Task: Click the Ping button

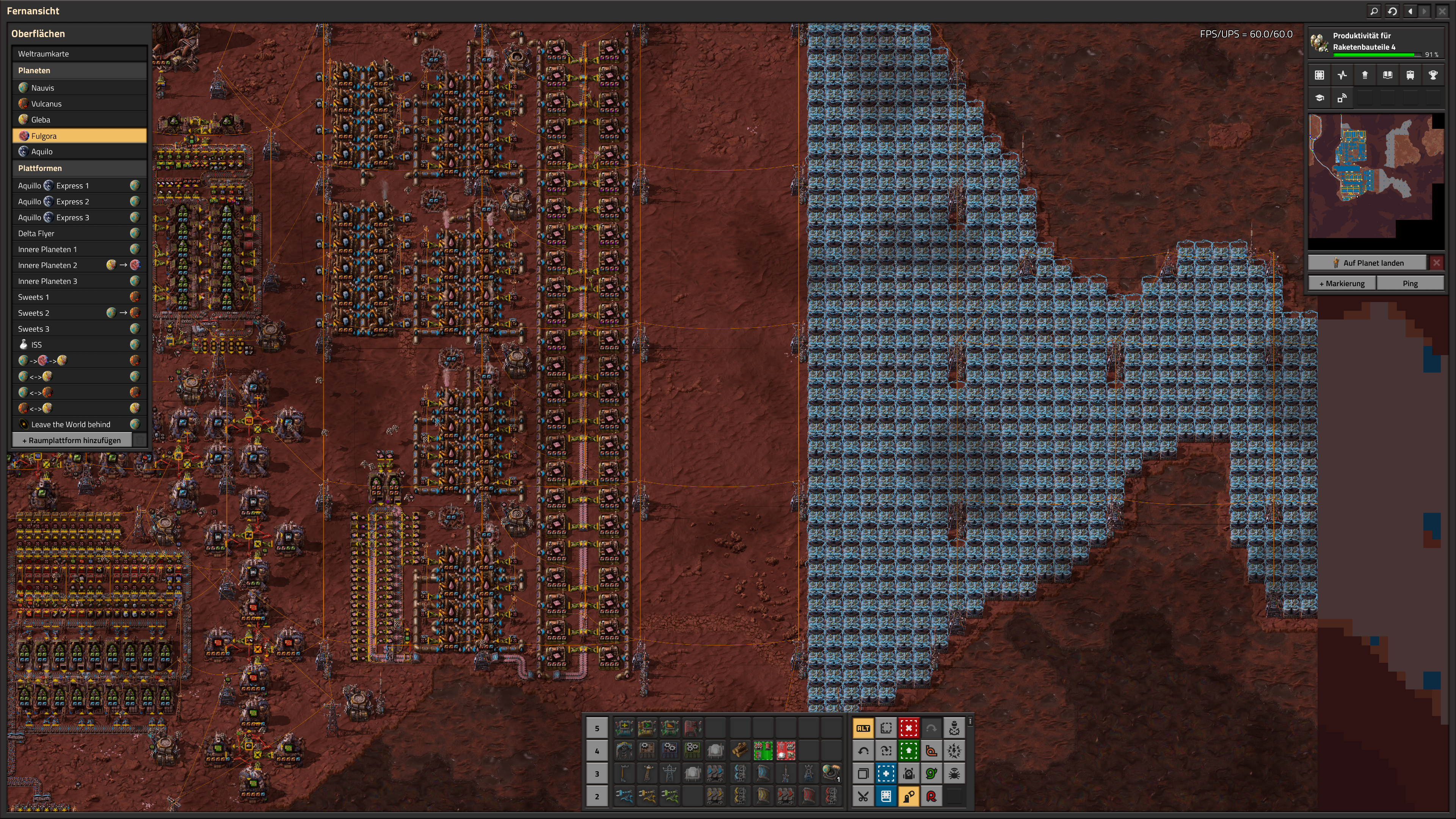Action: 1410,283
